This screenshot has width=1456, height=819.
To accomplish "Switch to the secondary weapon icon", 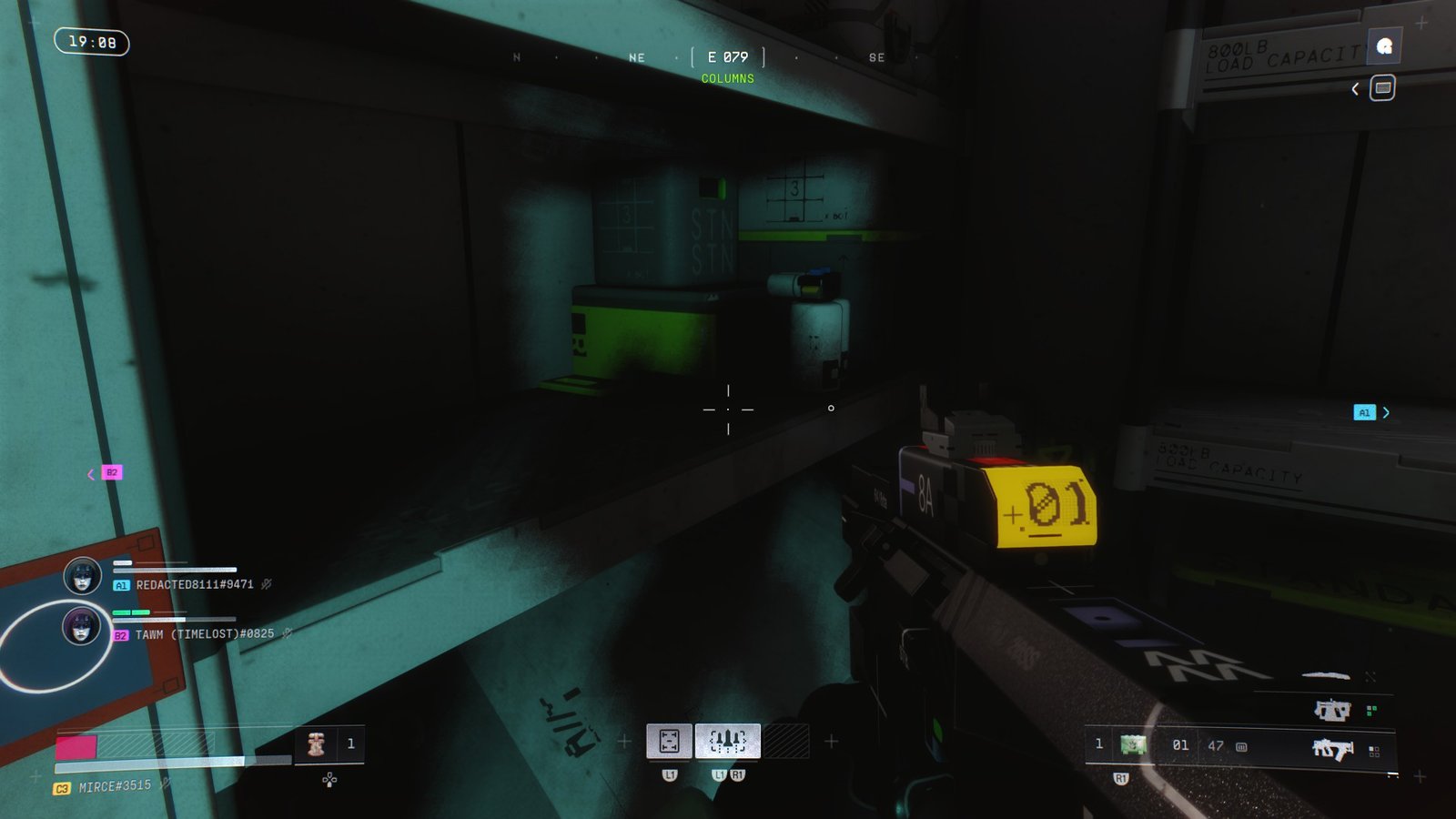I will (x=1331, y=710).
